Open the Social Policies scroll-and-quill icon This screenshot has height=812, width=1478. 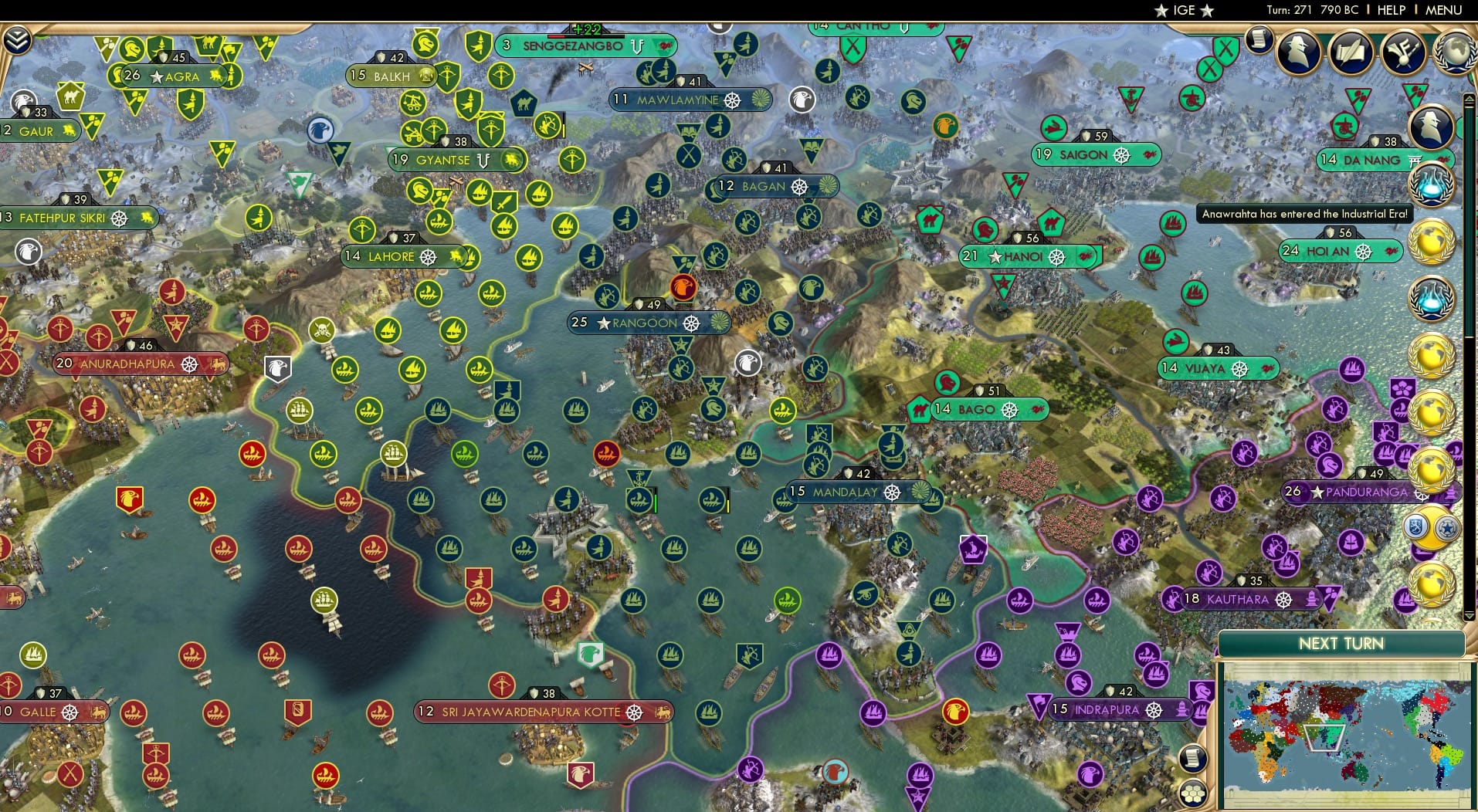1351,52
